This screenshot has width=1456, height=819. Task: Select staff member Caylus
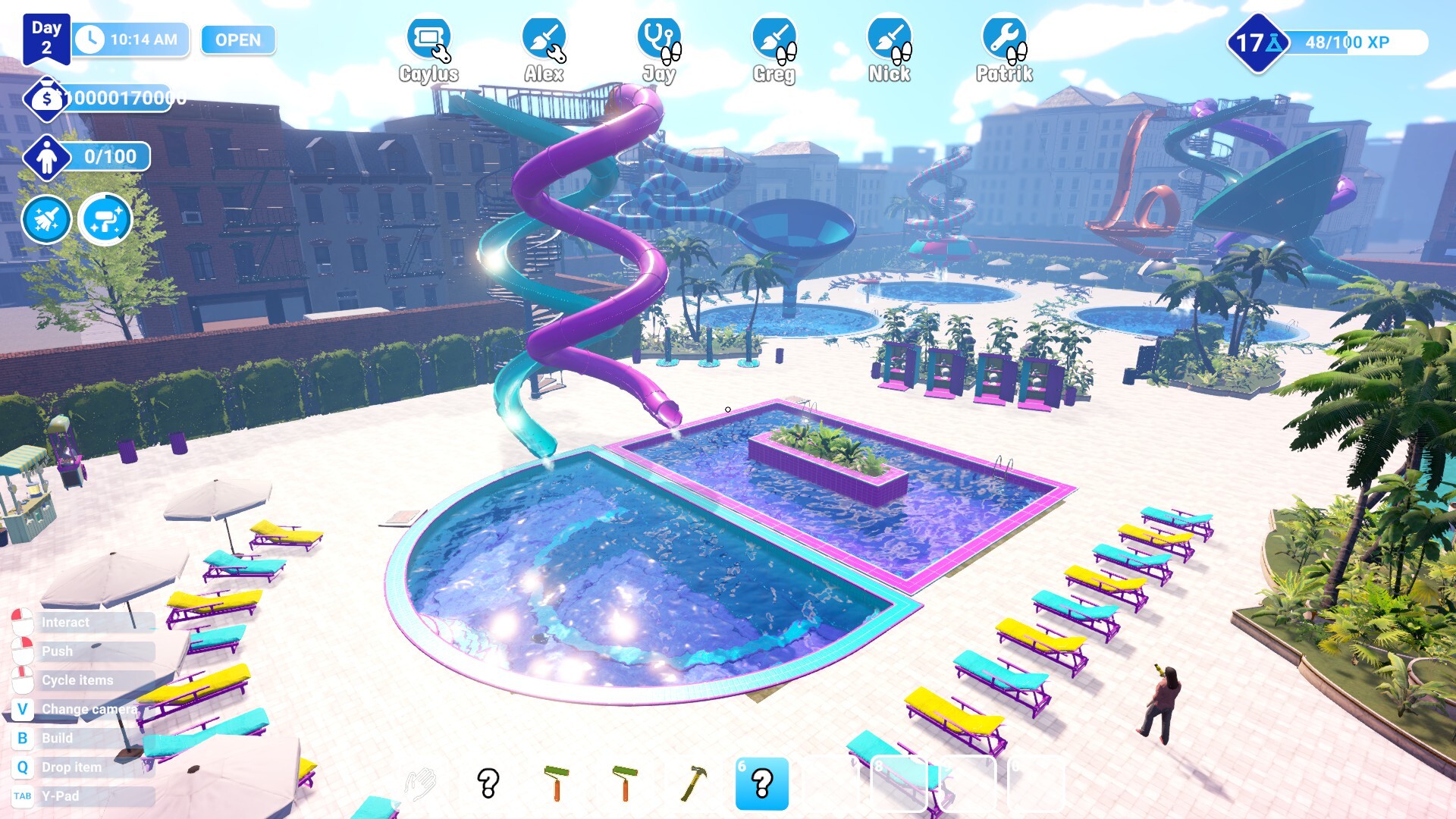tap(428, 38)
